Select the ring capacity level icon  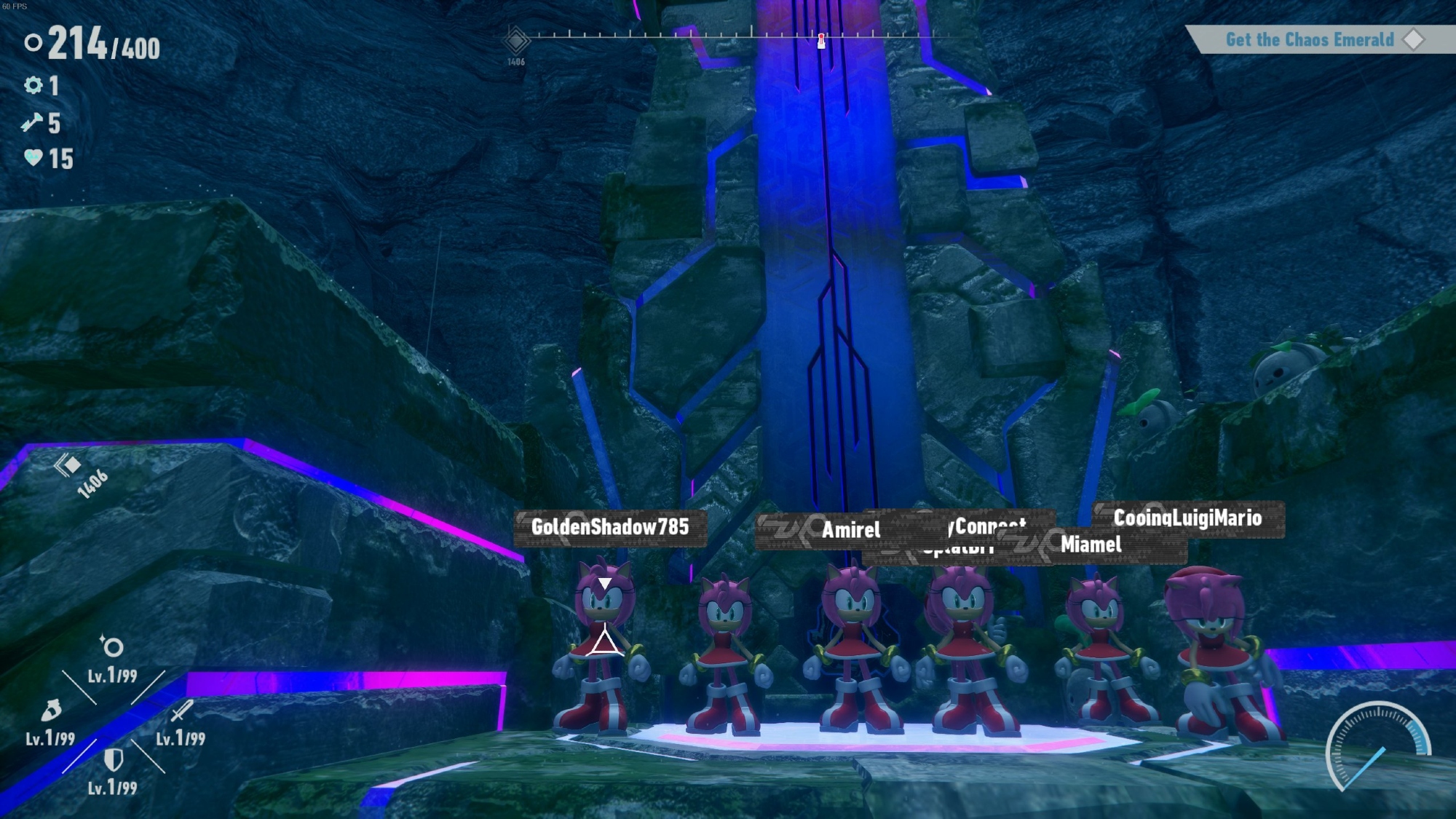[x=112, y=646]
